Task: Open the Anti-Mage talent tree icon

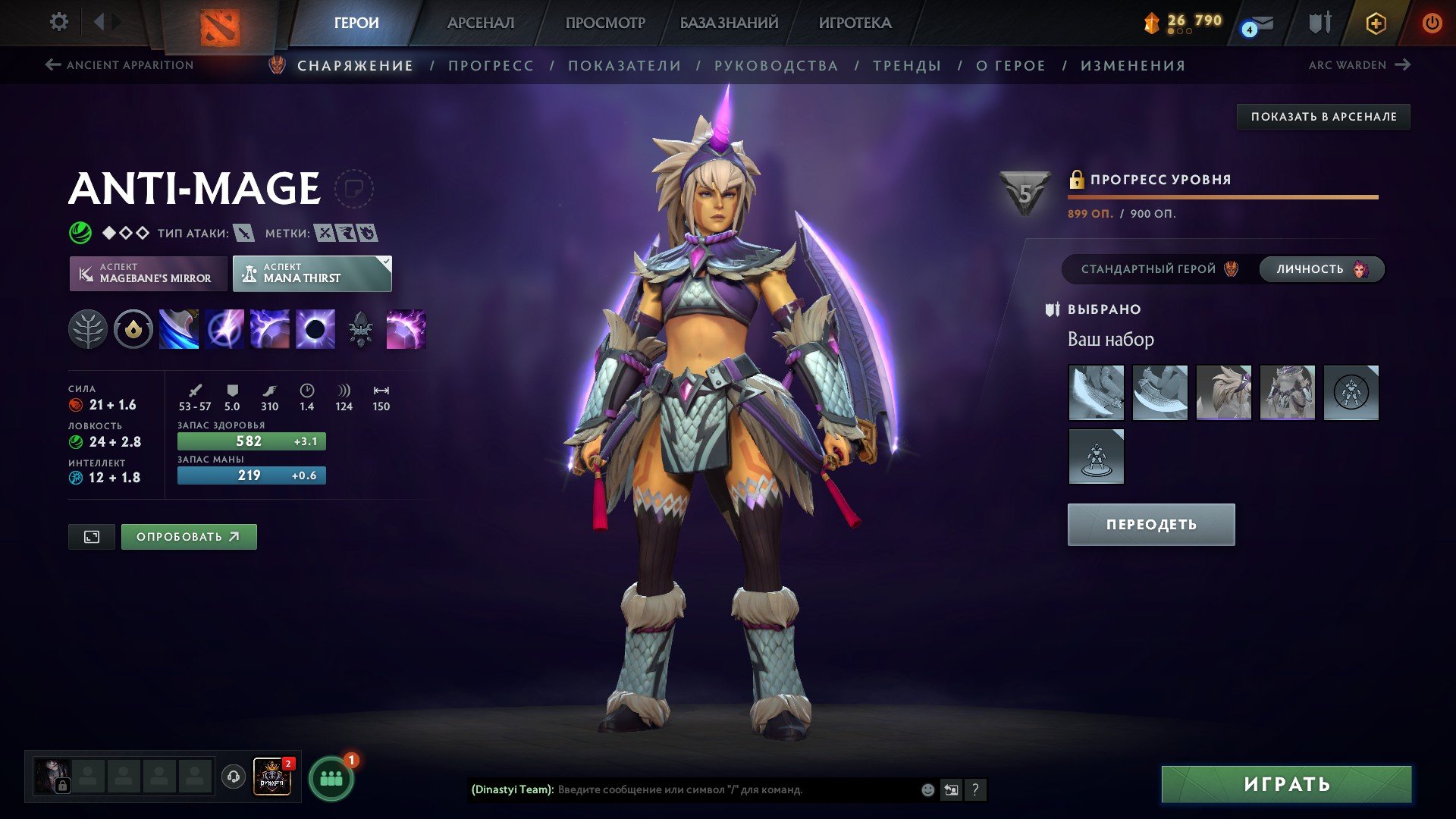Action: coord(89,328)
